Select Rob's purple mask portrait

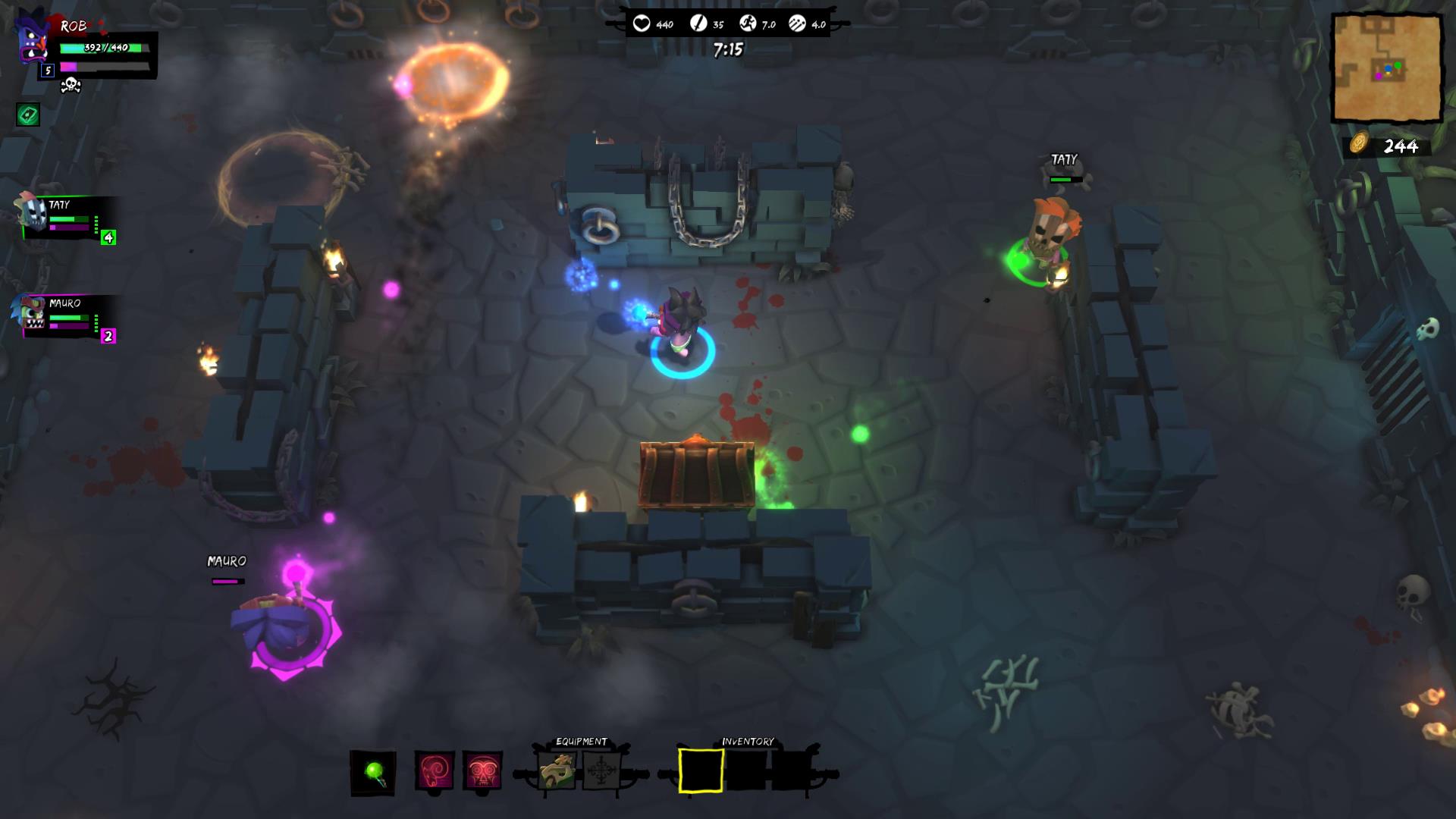point(32,39)
